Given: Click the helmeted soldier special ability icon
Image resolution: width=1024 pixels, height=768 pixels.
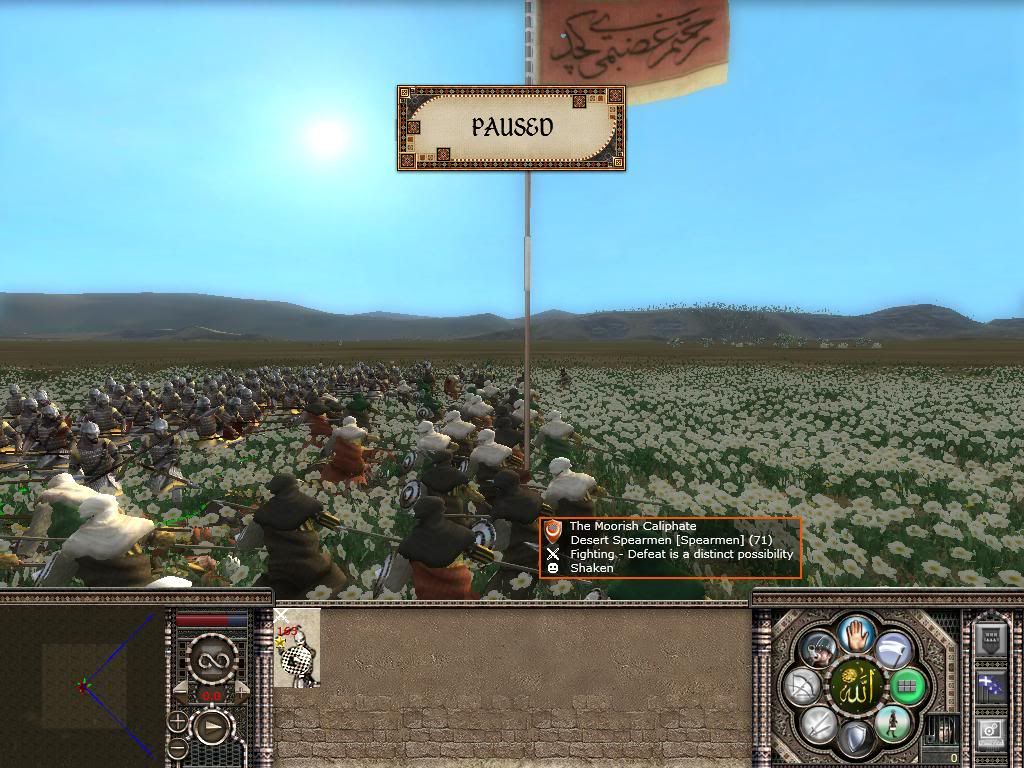Looking at the screenshot, I should point(818,650).
